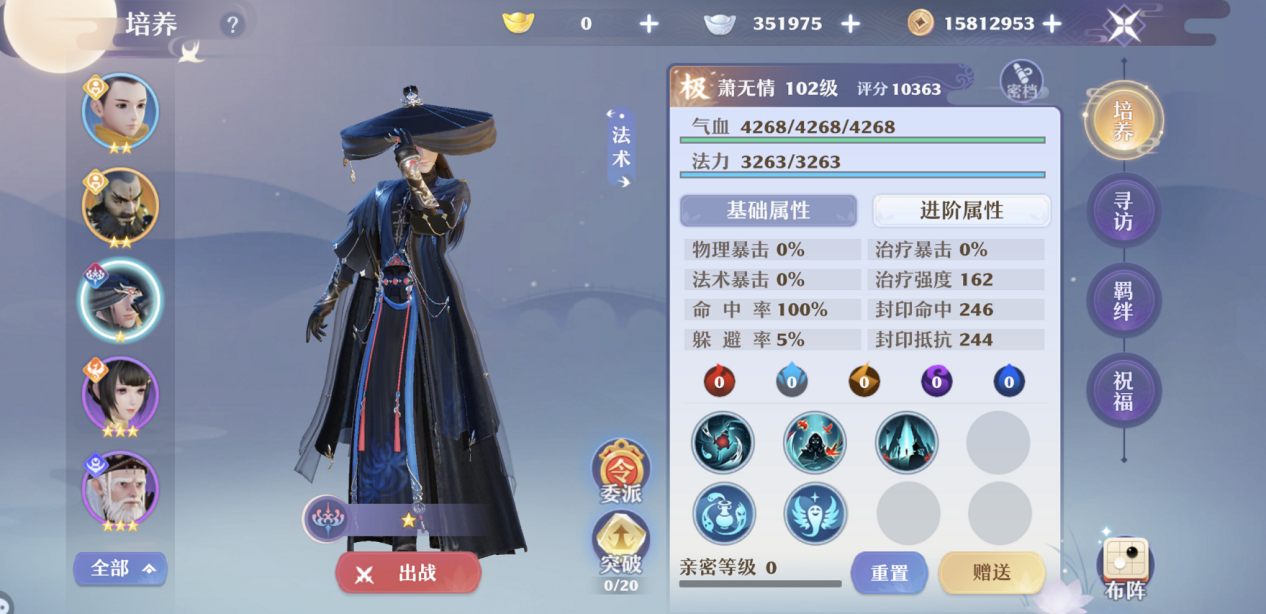Click the 重置 reset button
Screen dimensions: 1266x614
click(889, 573)
